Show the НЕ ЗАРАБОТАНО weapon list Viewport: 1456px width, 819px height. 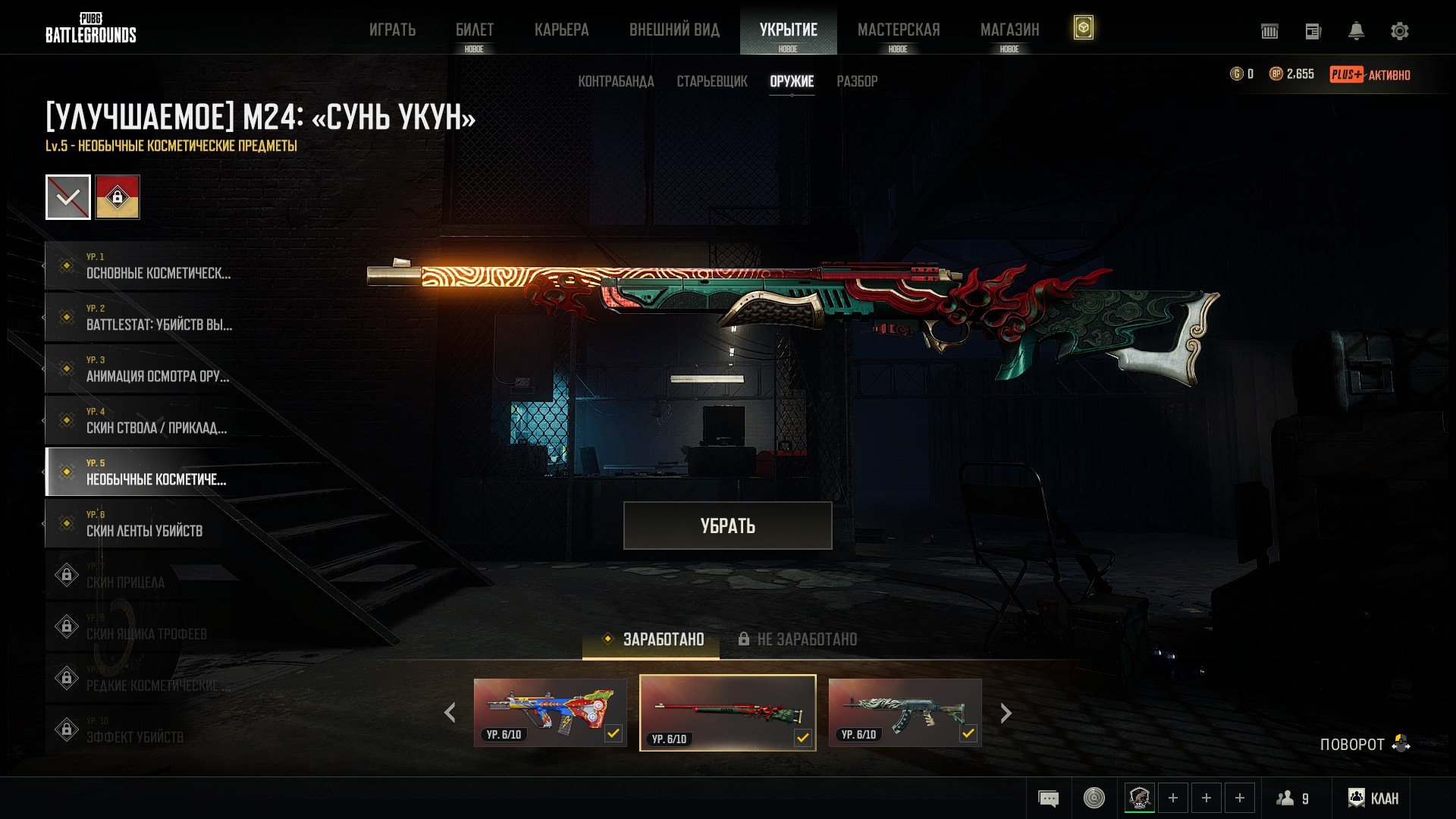(798, 639)
